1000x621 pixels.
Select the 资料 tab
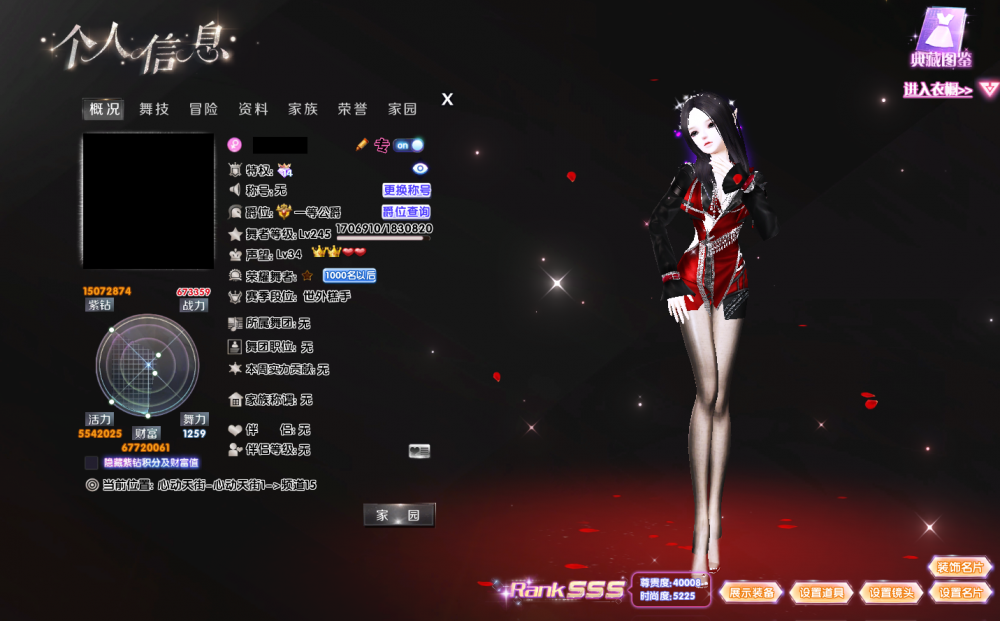click(253, 109)
